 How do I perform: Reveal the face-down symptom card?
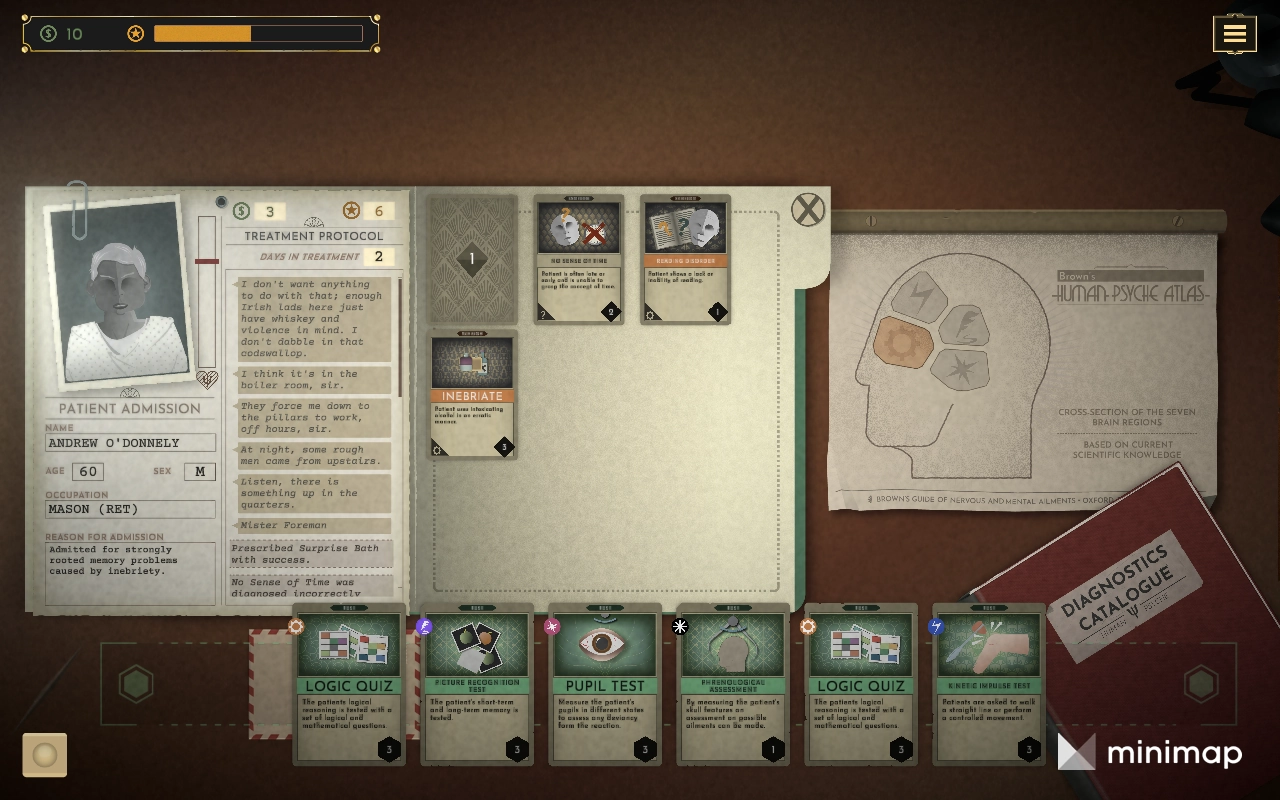[x=472, y=259]
